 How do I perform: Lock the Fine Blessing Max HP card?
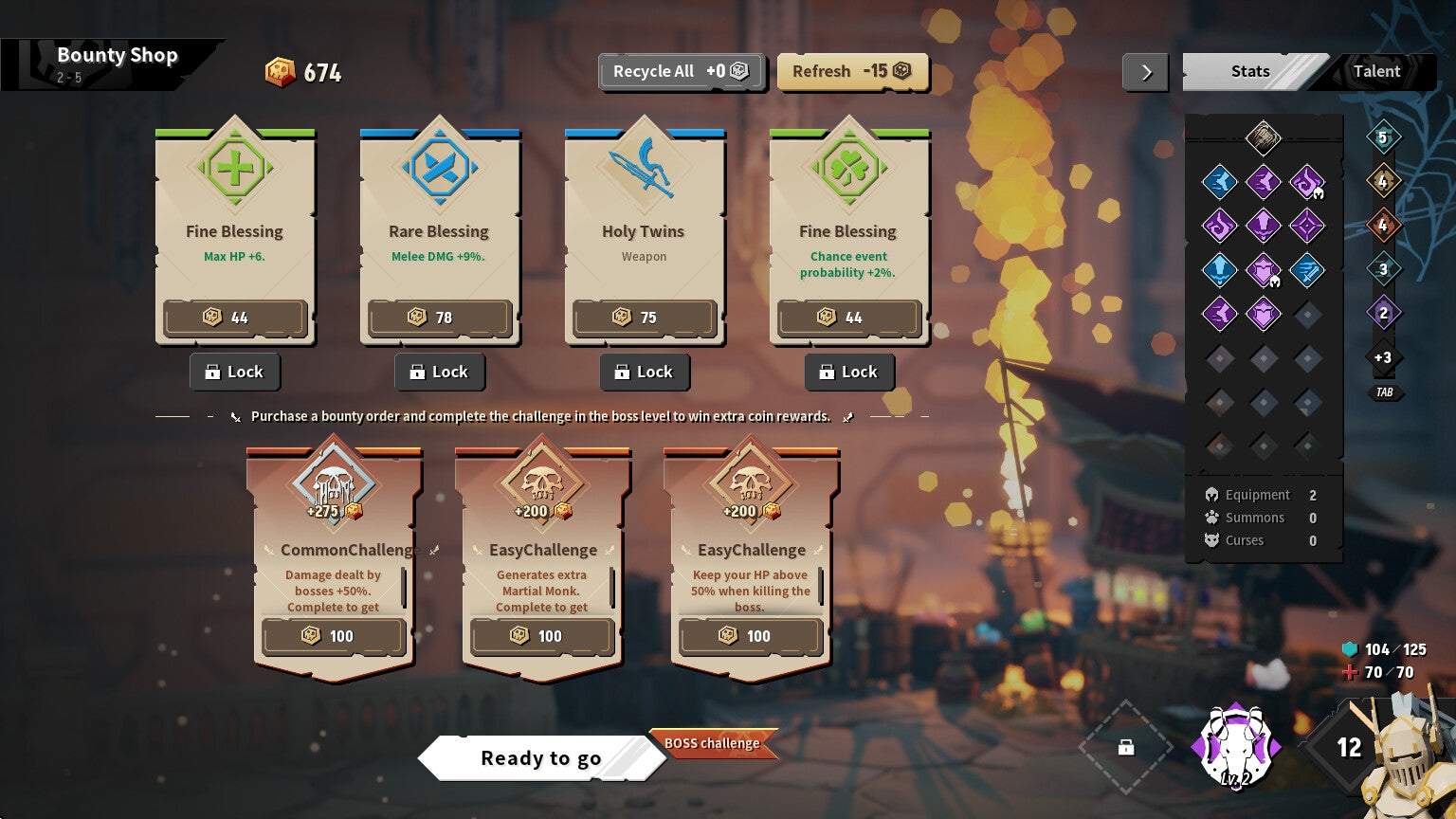click(234, 372)
